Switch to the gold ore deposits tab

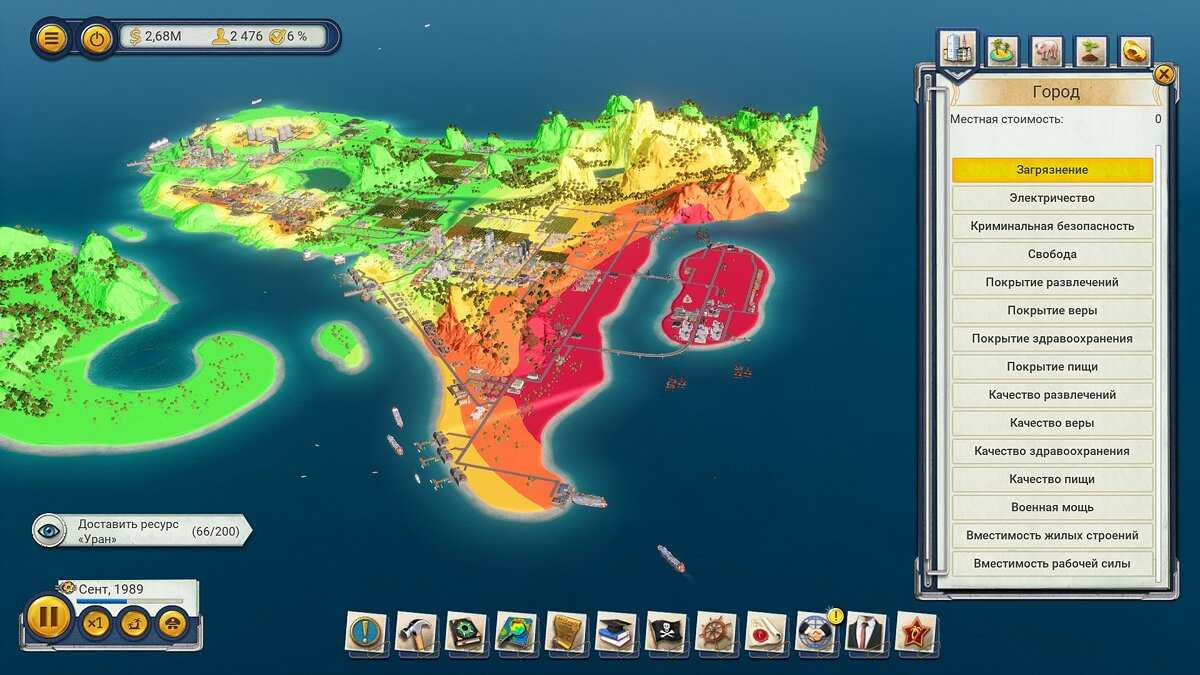pos(1135,50)
